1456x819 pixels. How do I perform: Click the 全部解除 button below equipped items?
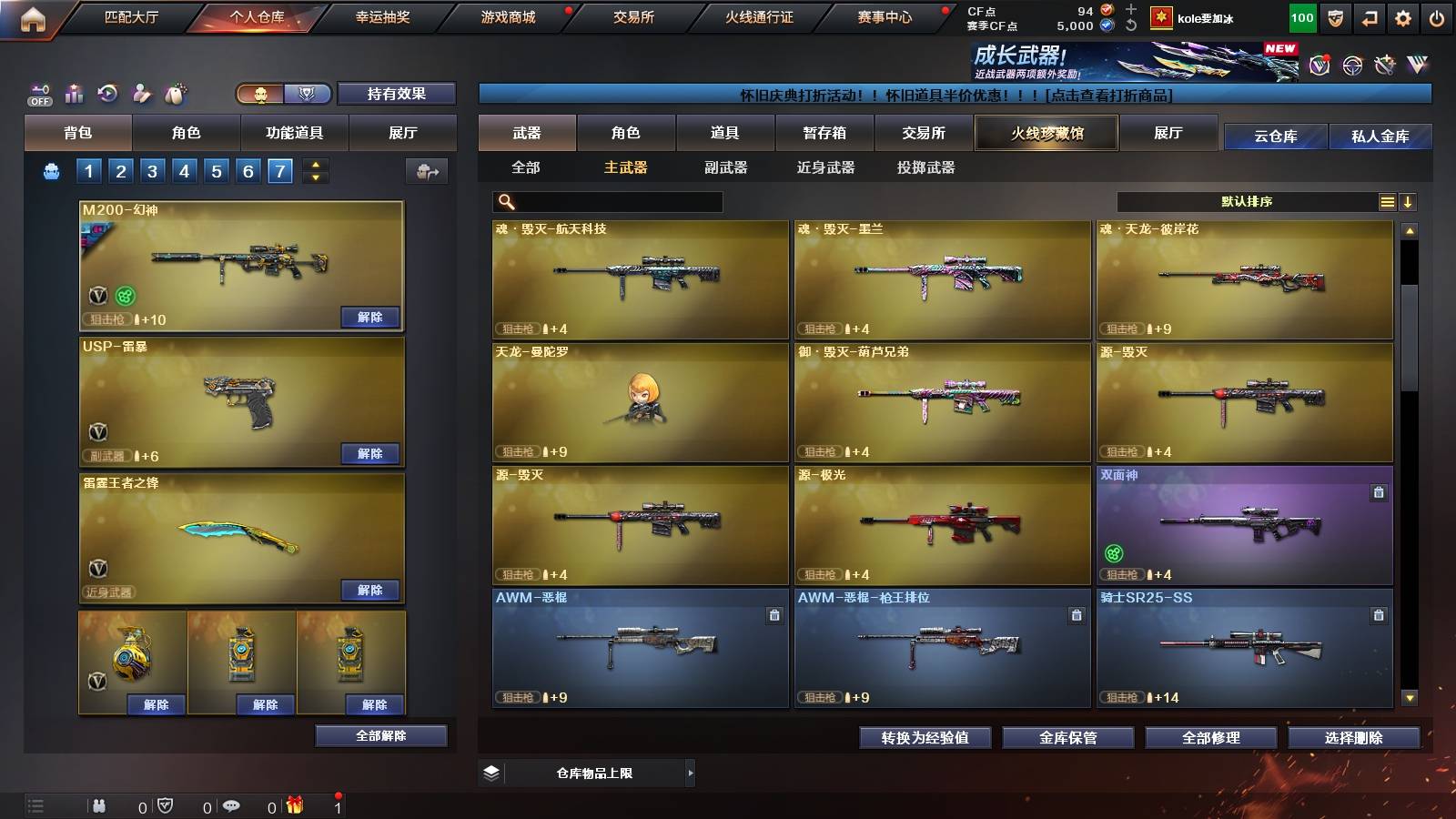pyautogui.click(x=382, y=735)
